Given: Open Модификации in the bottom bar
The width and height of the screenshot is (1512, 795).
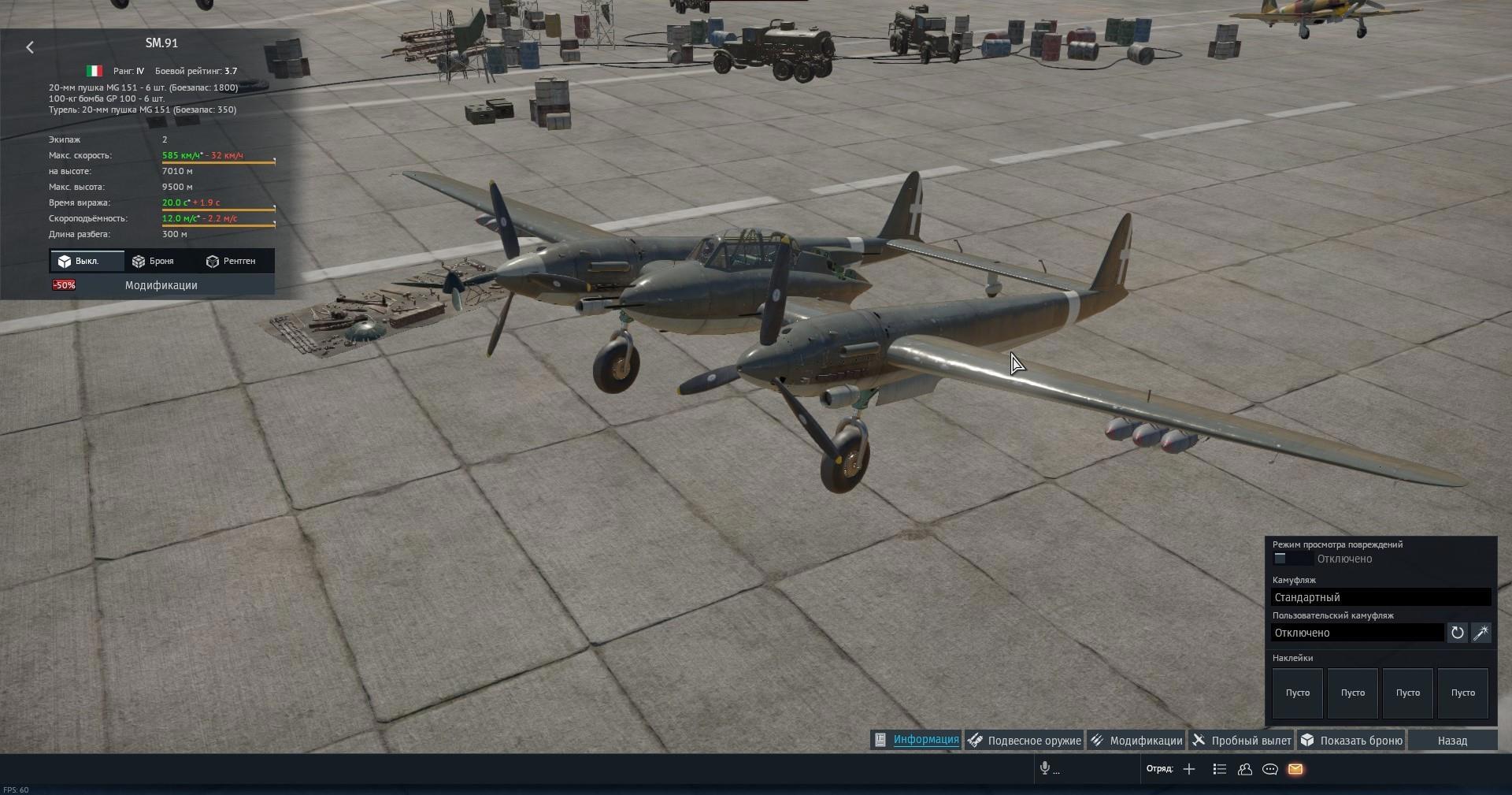Looking at the screenshot, I should point(1136,741).
